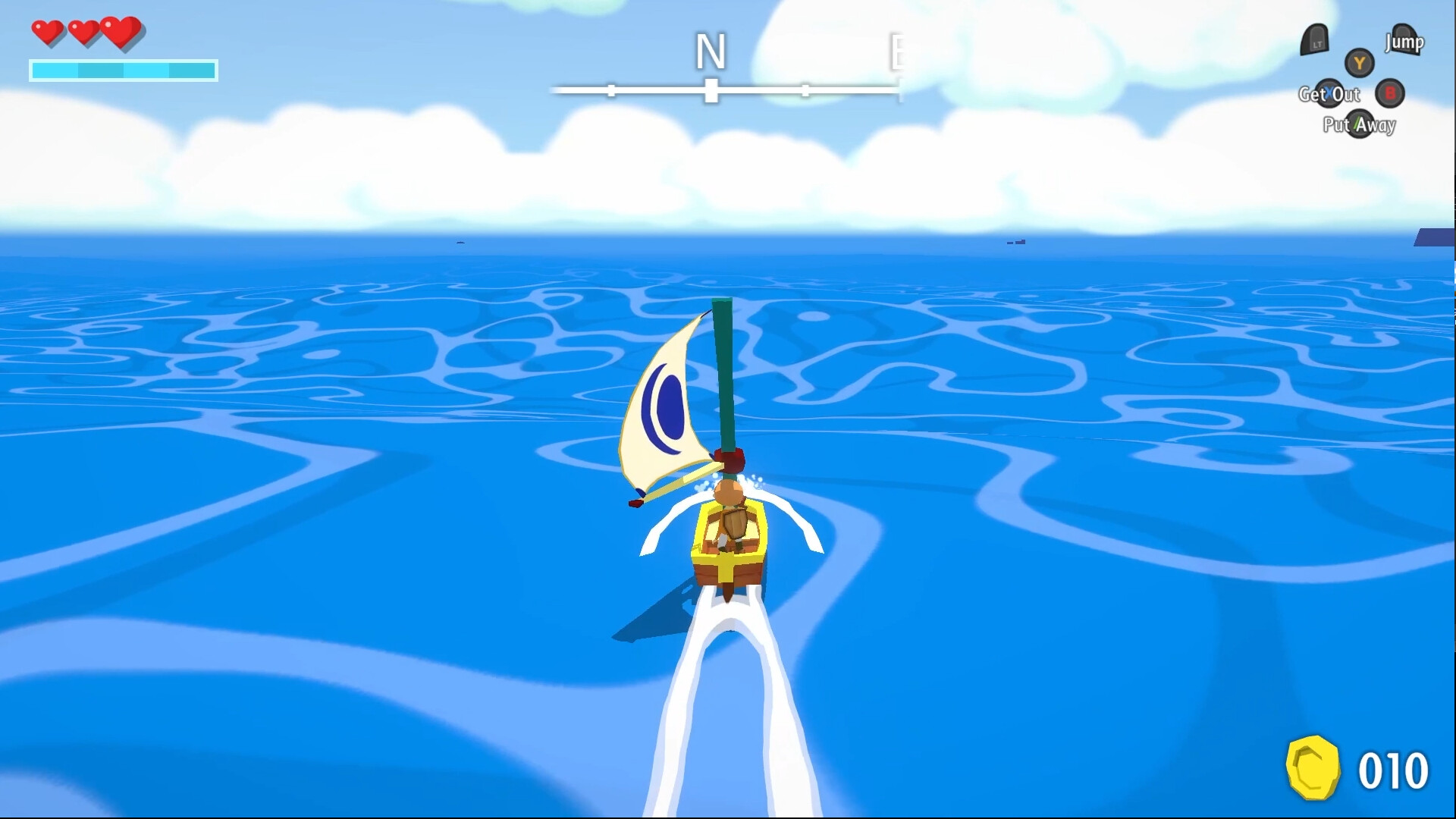Click the red B button icon
Viewport: 1456px width, 819px height.
tap(1390, 94)
